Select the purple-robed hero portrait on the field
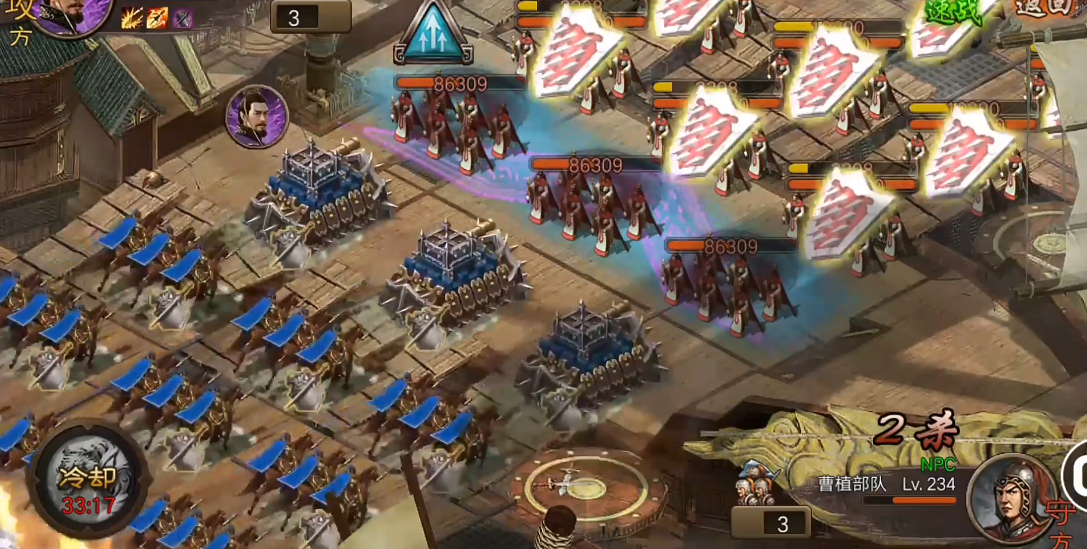The height and width of the screenshot is (549, 1087). click(x=257, y=116)
